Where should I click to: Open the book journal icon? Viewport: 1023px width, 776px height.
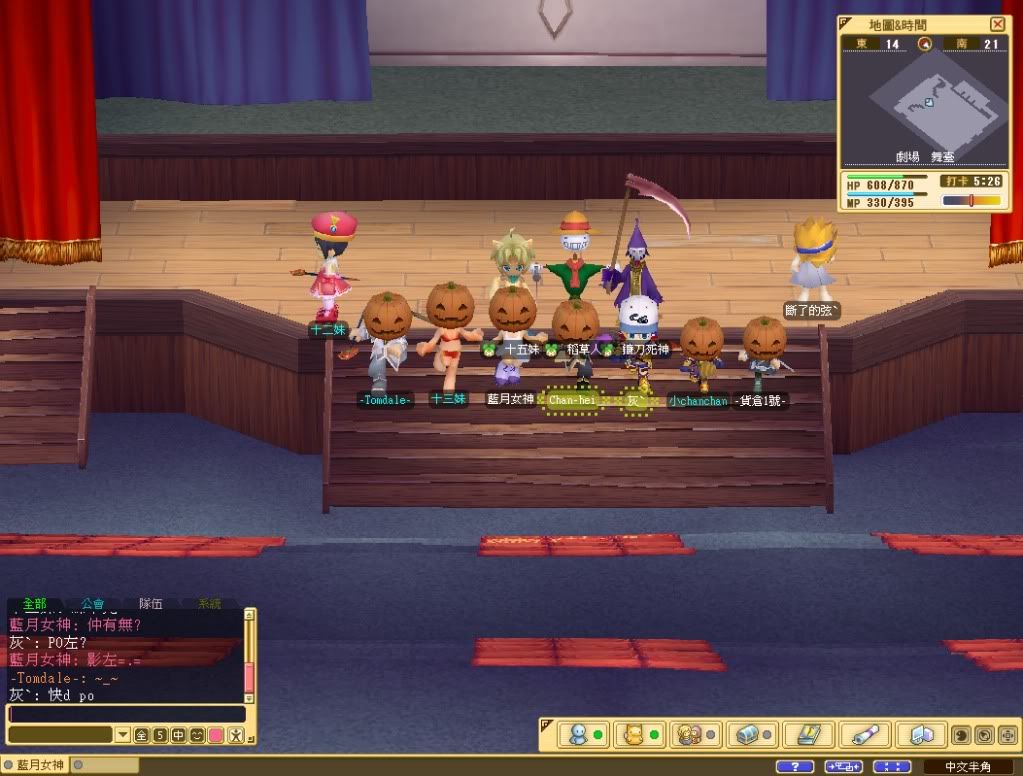tap(806, 735)
